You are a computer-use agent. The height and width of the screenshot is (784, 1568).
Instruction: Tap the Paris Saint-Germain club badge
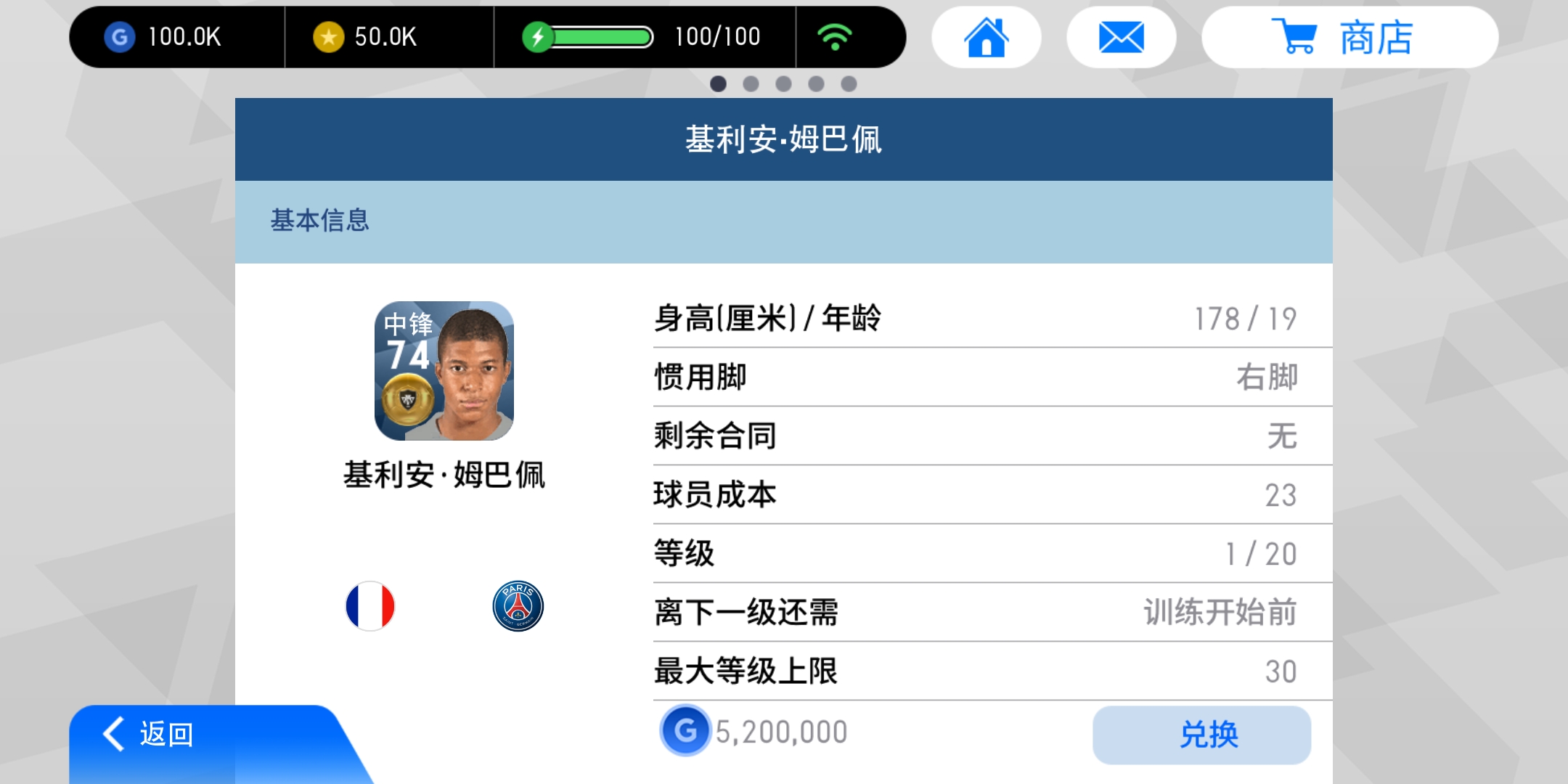point(517,605)
